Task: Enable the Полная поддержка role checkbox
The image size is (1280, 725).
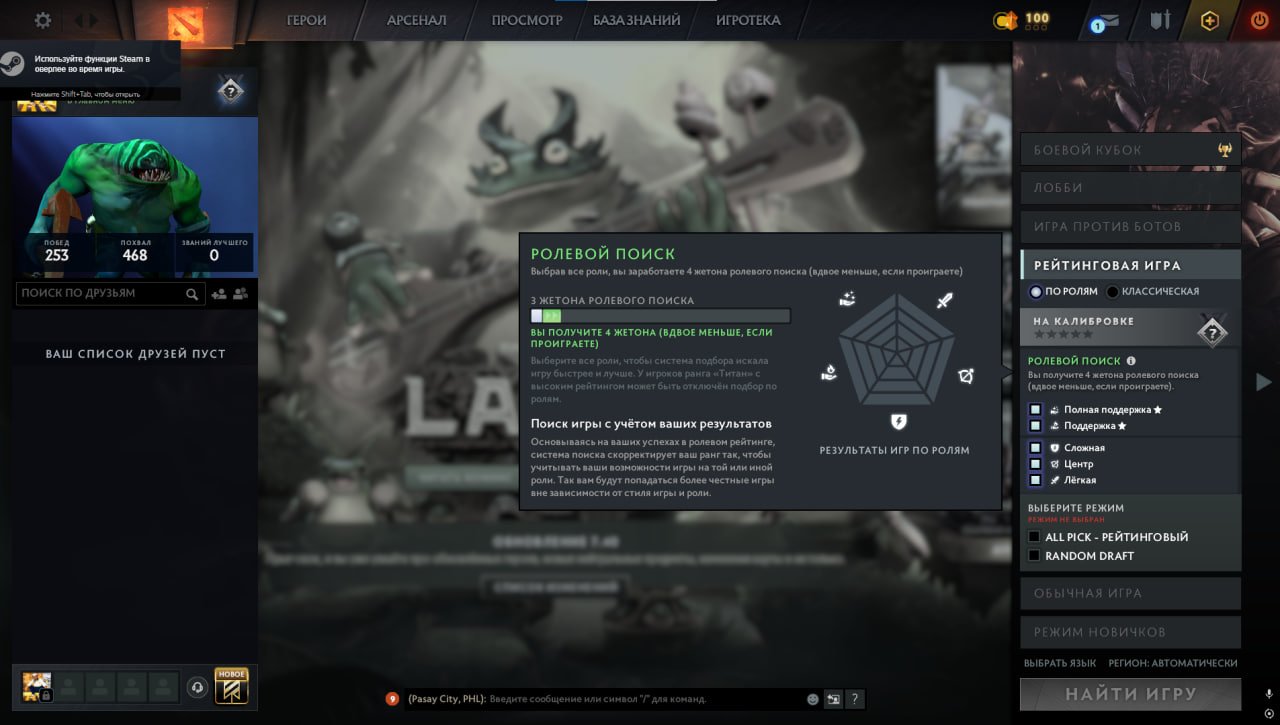Action: (1033, 409)
